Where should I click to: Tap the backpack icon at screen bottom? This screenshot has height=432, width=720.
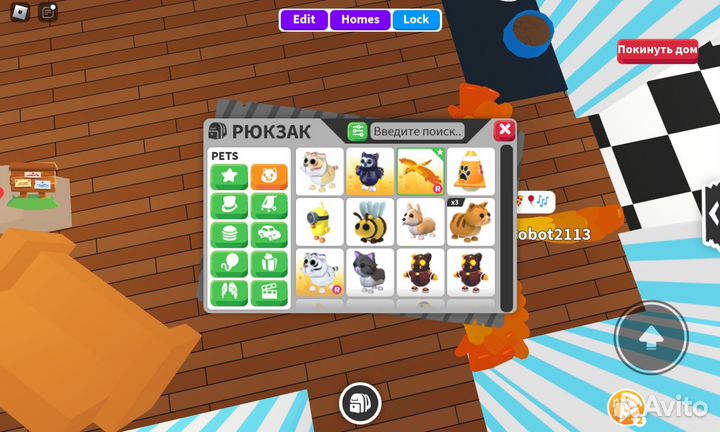pos(359,403)
